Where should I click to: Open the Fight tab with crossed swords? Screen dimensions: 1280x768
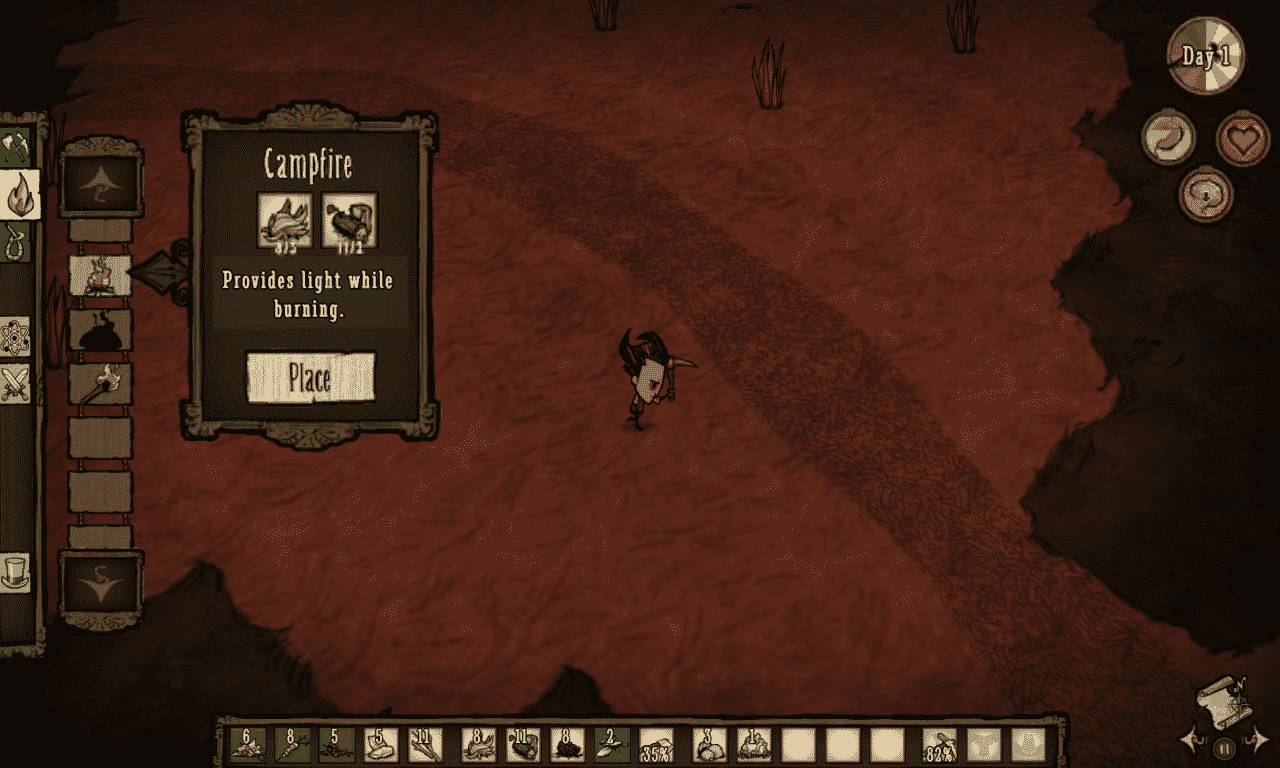(x=17, y=384)
